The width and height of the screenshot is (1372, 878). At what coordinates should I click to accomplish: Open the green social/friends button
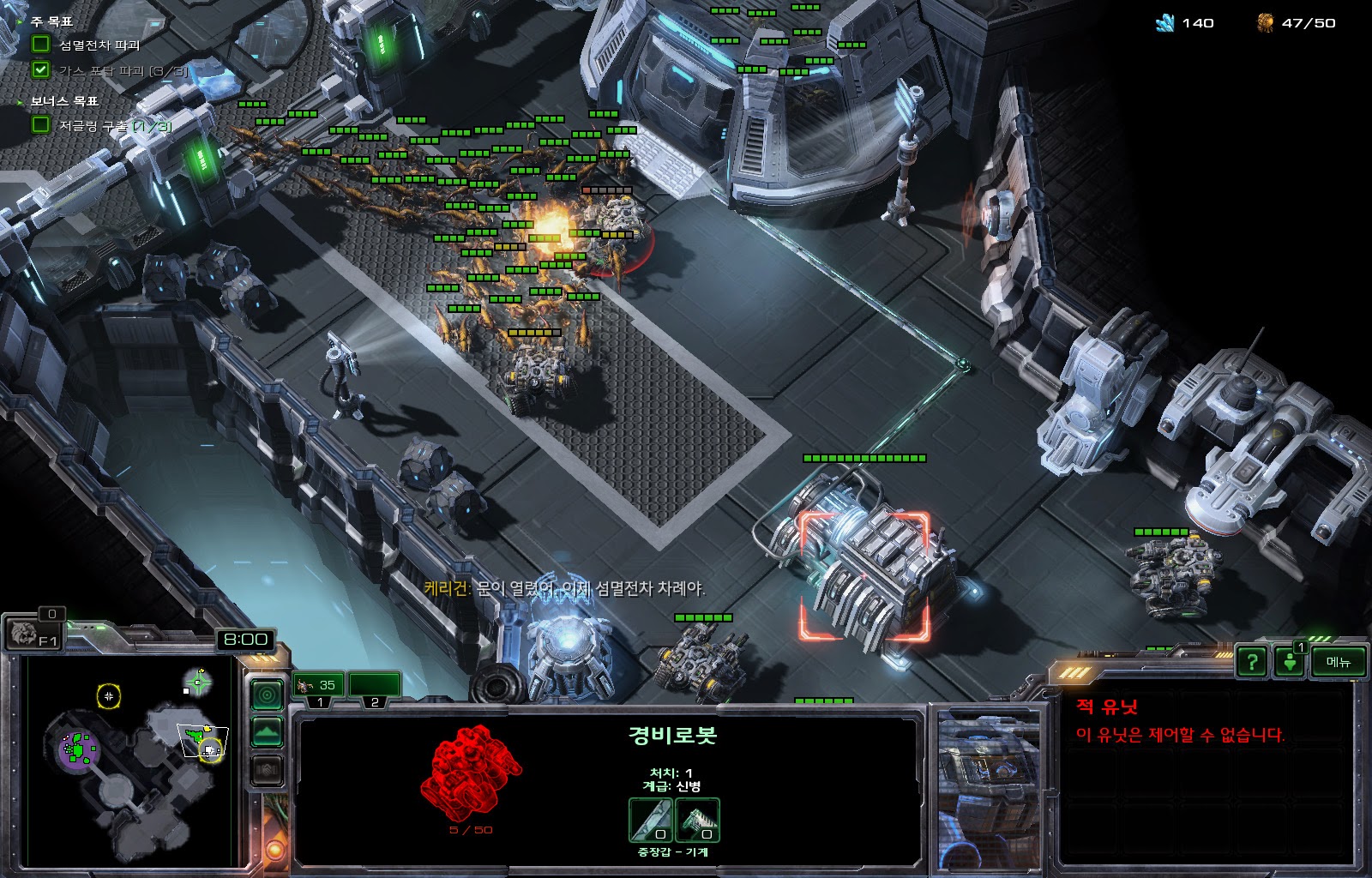point(1289,662)
